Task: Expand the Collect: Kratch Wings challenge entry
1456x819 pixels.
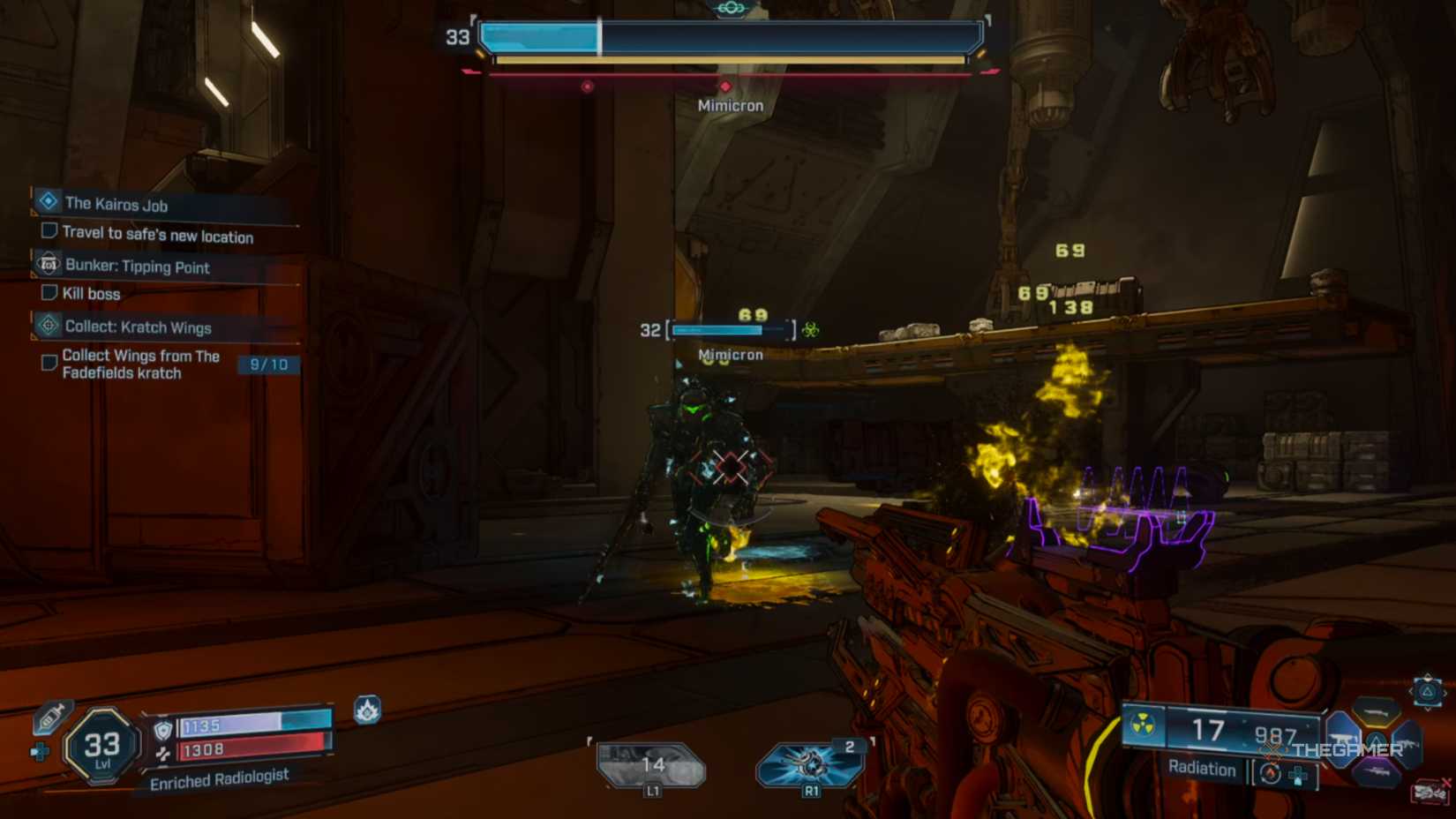Action: (x=47, y=326)
